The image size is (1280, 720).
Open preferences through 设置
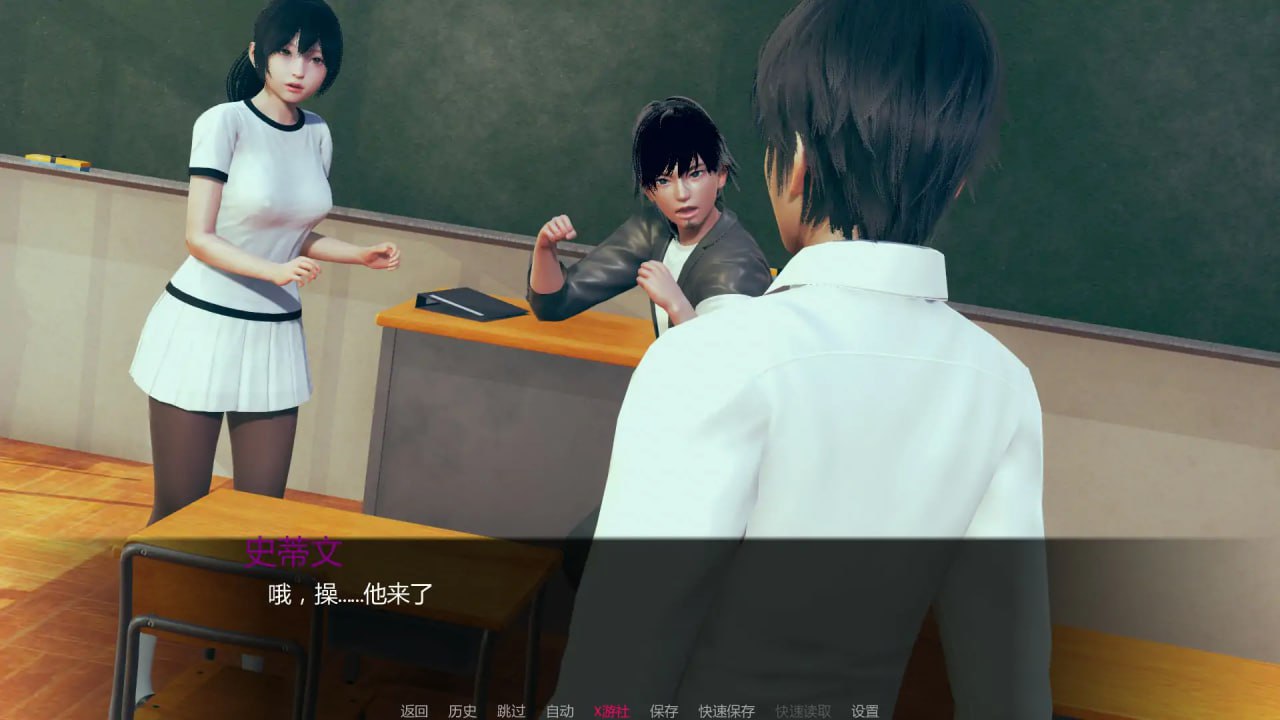[x=866, y=710]
